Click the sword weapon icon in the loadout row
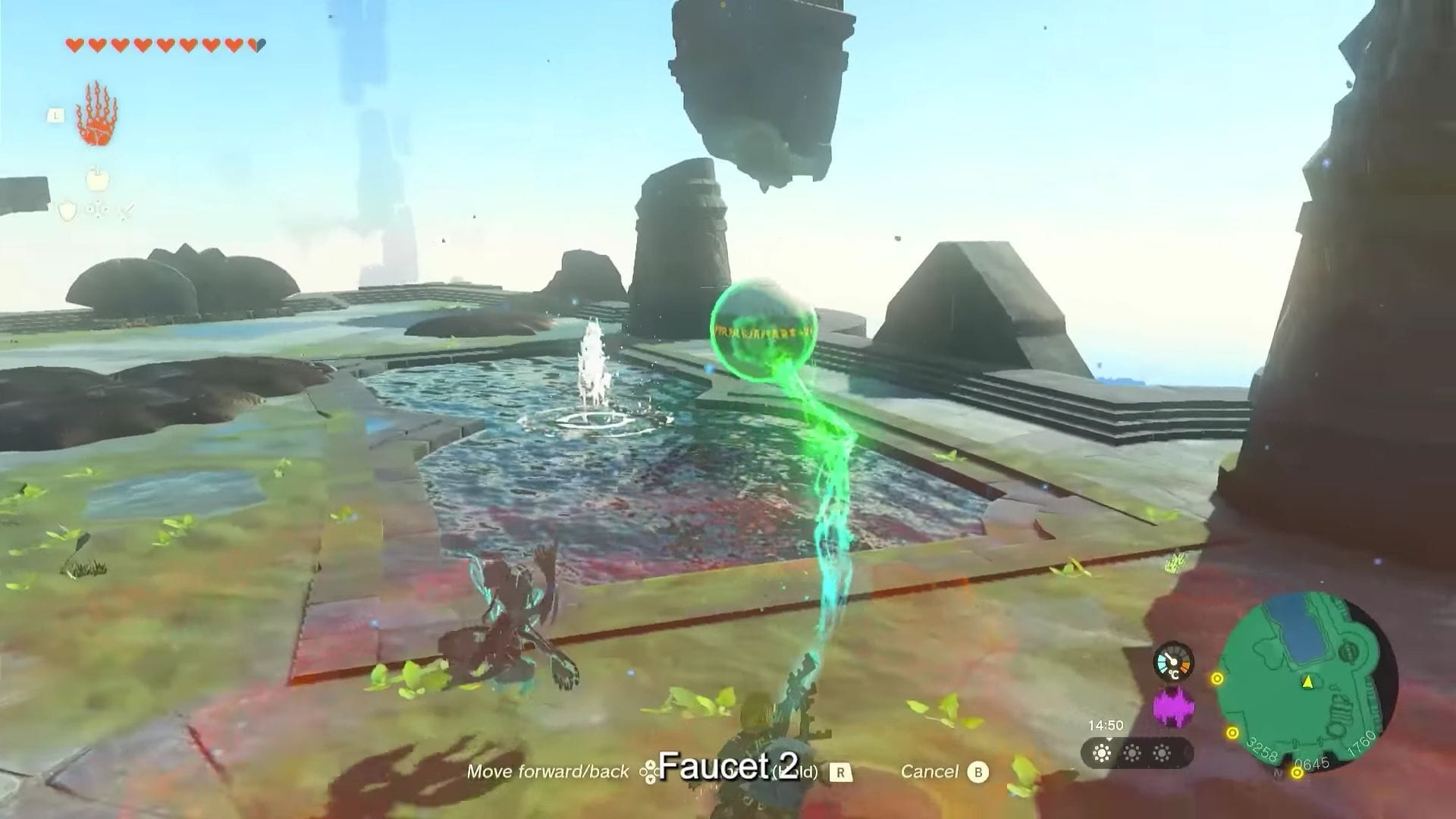 127,211
